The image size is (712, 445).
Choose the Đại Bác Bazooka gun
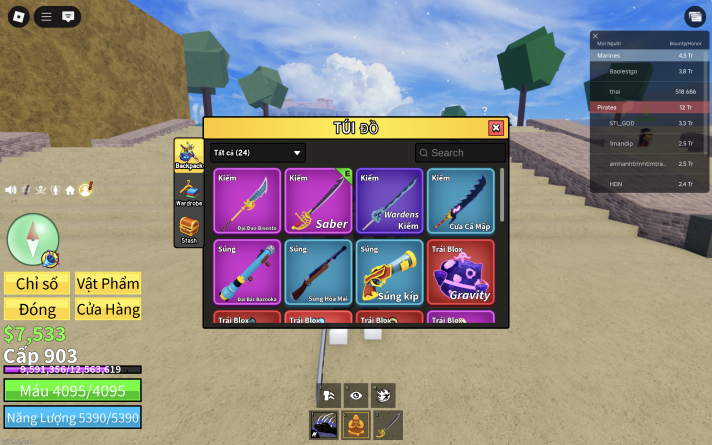coord(247,271)
